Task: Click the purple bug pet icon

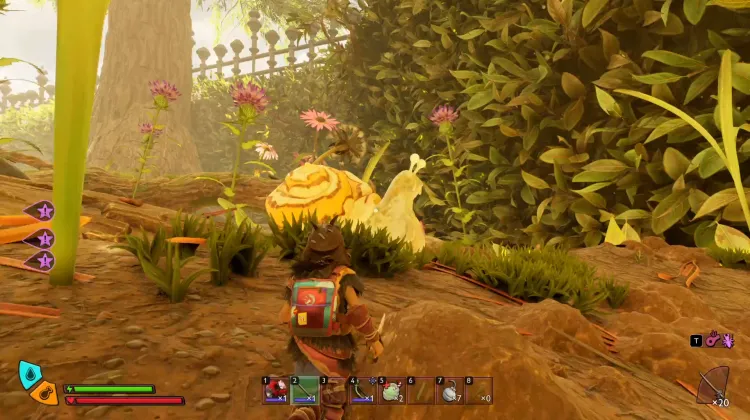Action: tap(728, 340)
